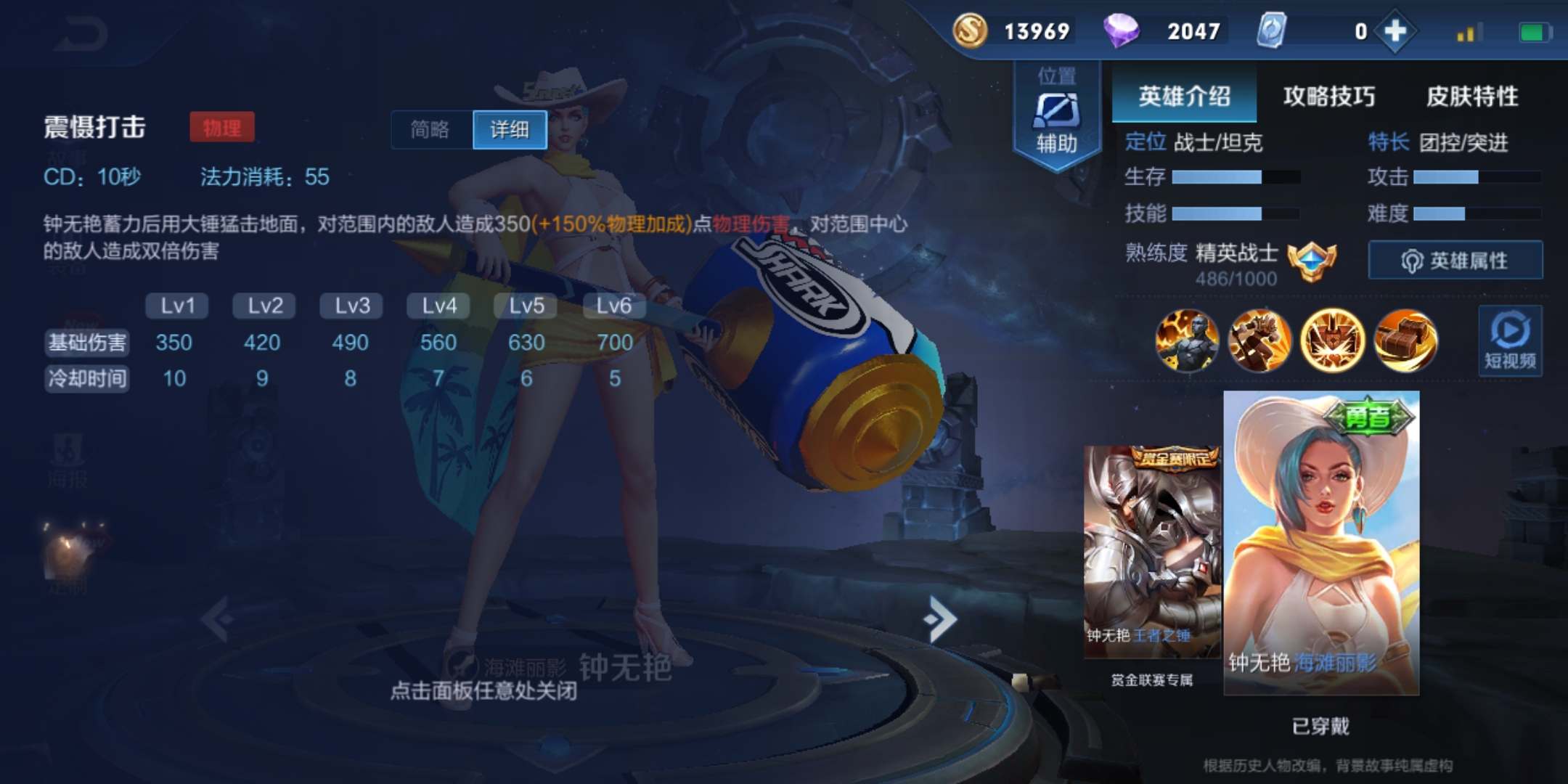Select the third skill icon with glowing burst

(x=1332, y=340)
